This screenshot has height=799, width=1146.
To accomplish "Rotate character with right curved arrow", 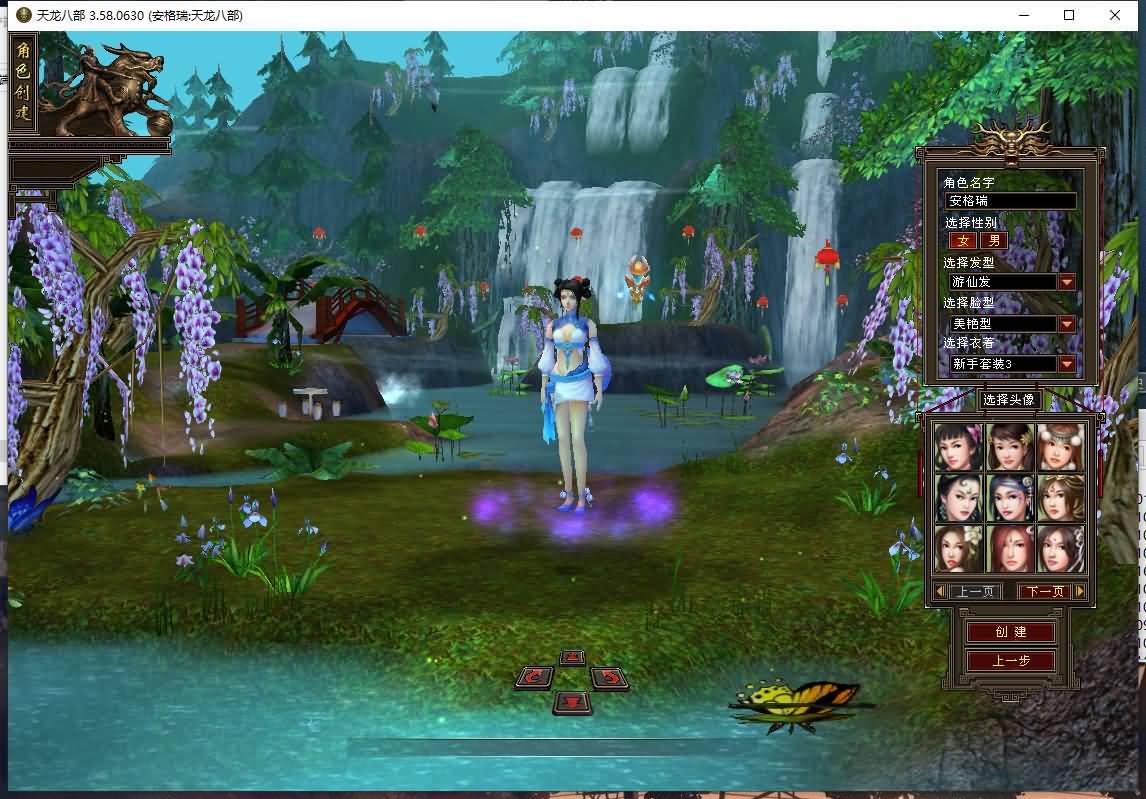I will 609,678.
